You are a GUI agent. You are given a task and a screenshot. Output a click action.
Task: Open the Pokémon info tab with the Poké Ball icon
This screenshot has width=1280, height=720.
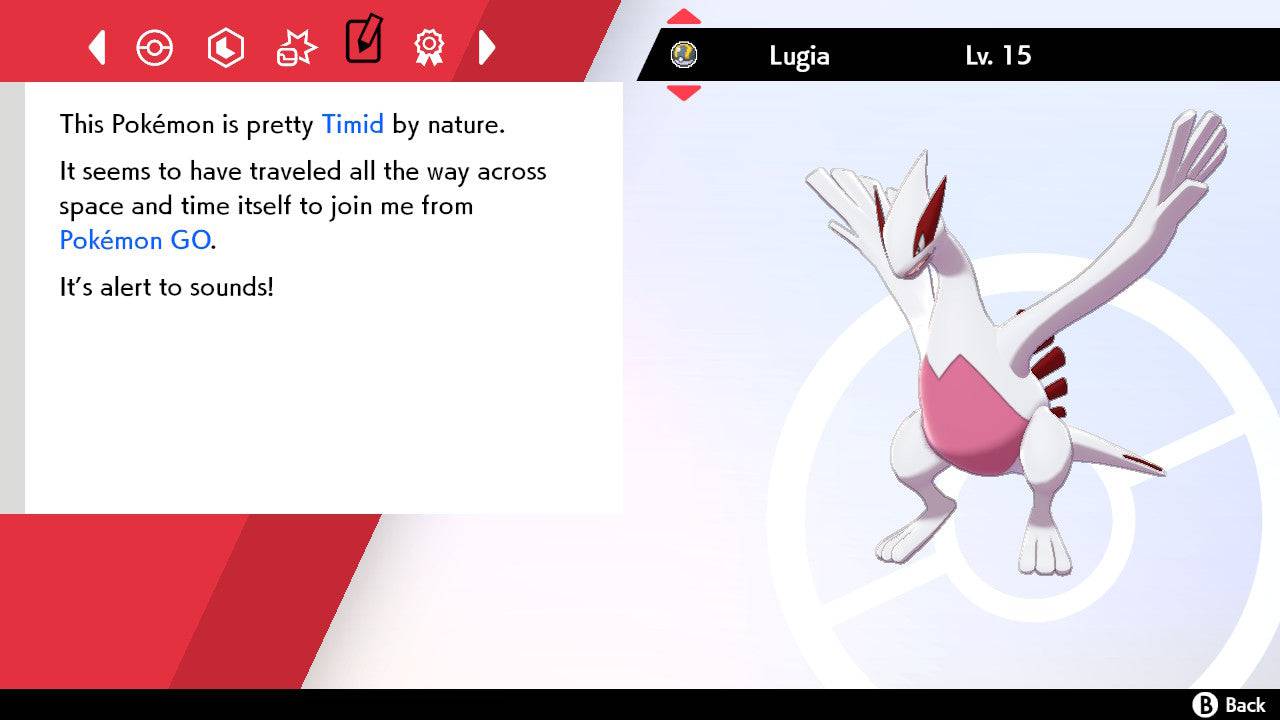[x=155, y=46]
